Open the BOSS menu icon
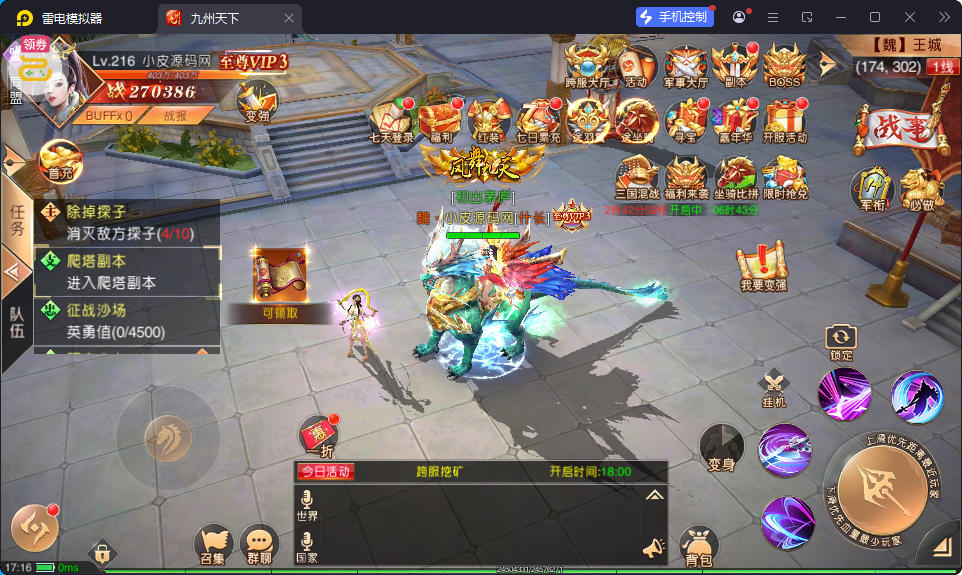This screenshot has width=962, height=575. tap(783, 66)
